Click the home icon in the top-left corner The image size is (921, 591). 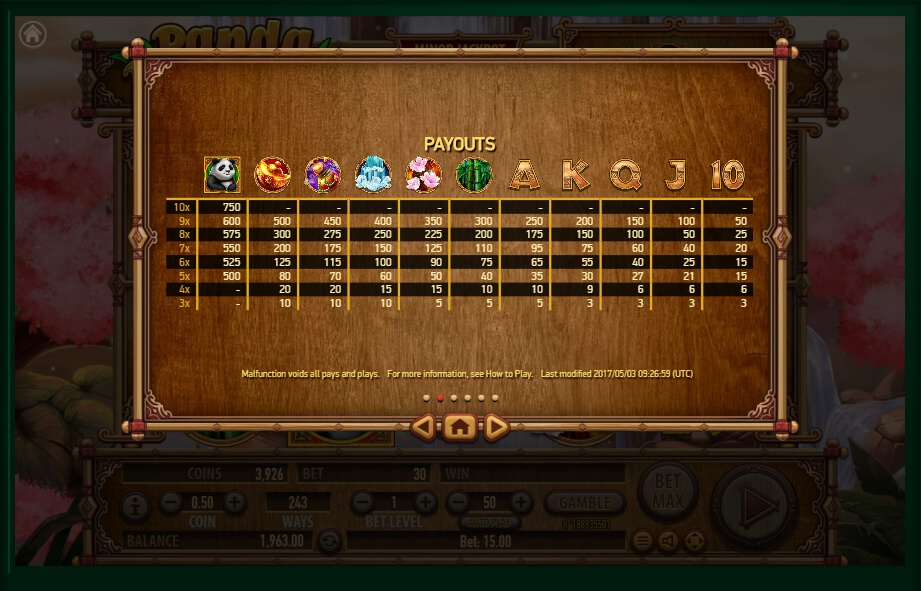(33, 34)
